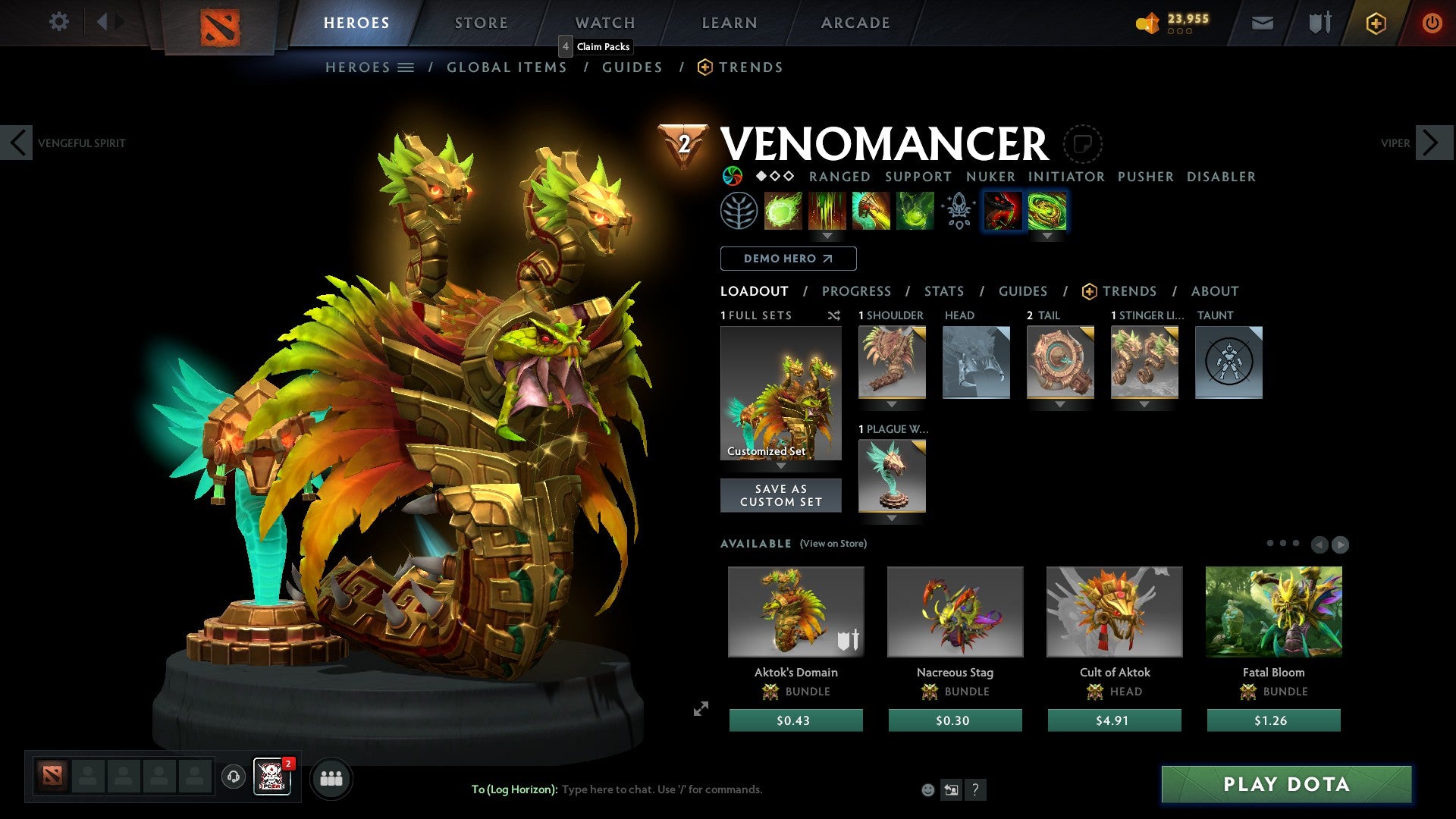This screenshot has height=819, width=1456.
Task: Click the Dota Plus hexagon icon
Action: click(x=1375, y=23)
